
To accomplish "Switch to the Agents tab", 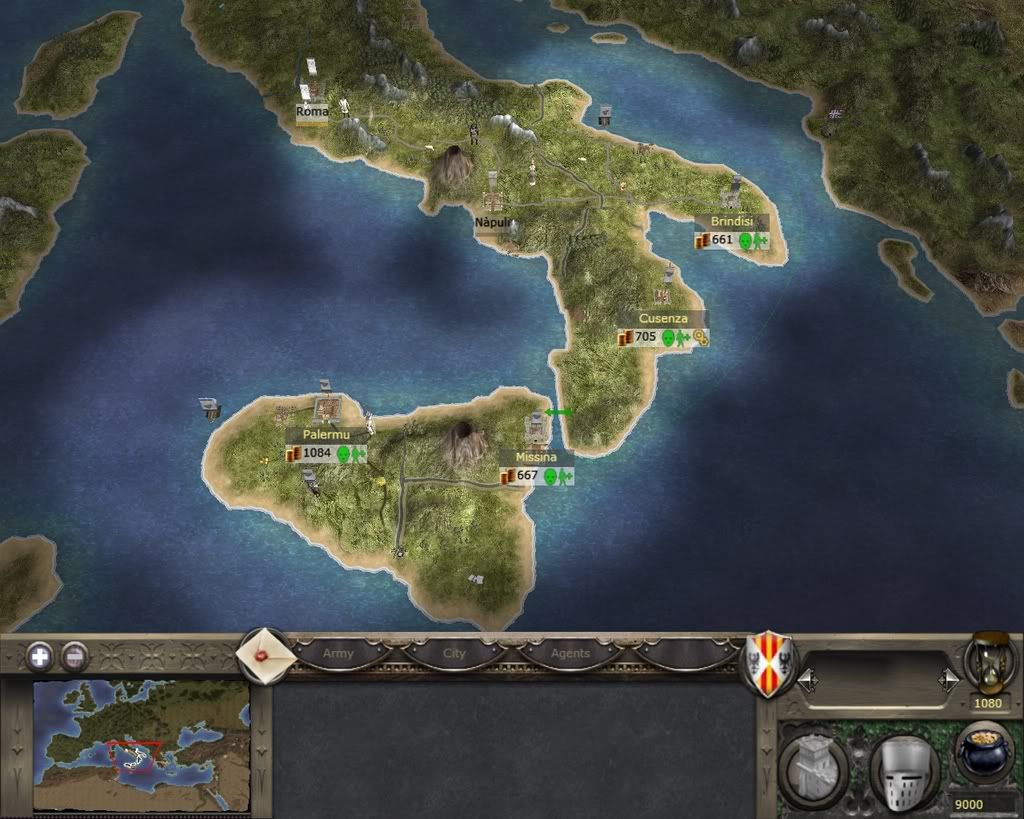I will pos(570,654).
